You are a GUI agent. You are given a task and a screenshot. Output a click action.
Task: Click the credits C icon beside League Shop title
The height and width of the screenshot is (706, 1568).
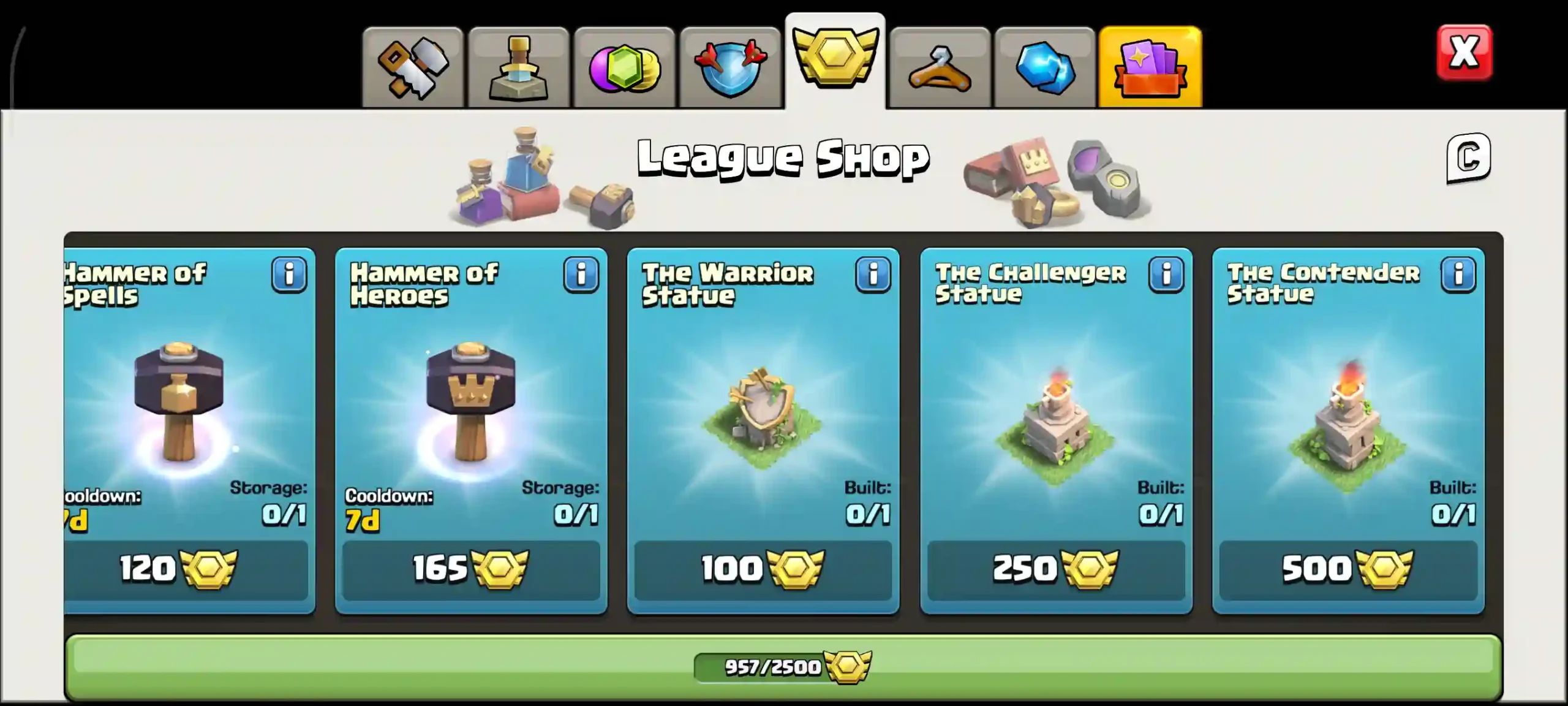tap(1468, 160)
